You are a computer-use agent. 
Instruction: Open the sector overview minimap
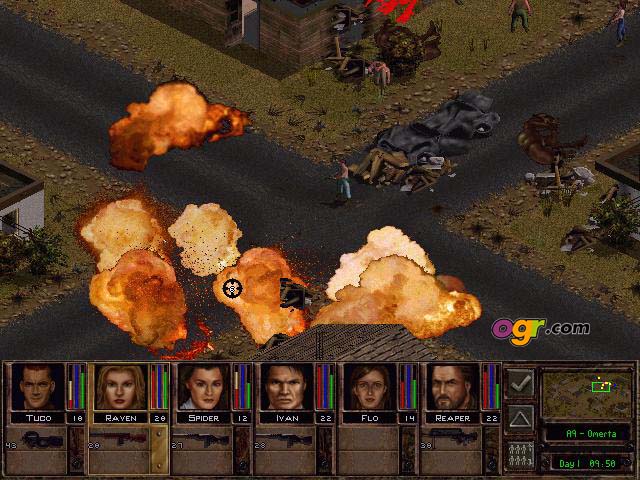(x=585, y=393)
